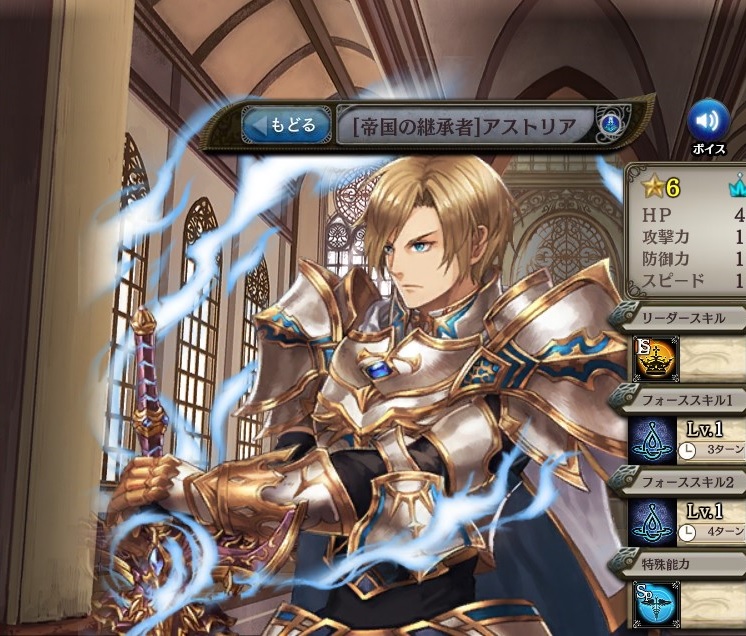The image size is (746, 636).
Task: Go back with the もどる button
Action: point(285,126)
